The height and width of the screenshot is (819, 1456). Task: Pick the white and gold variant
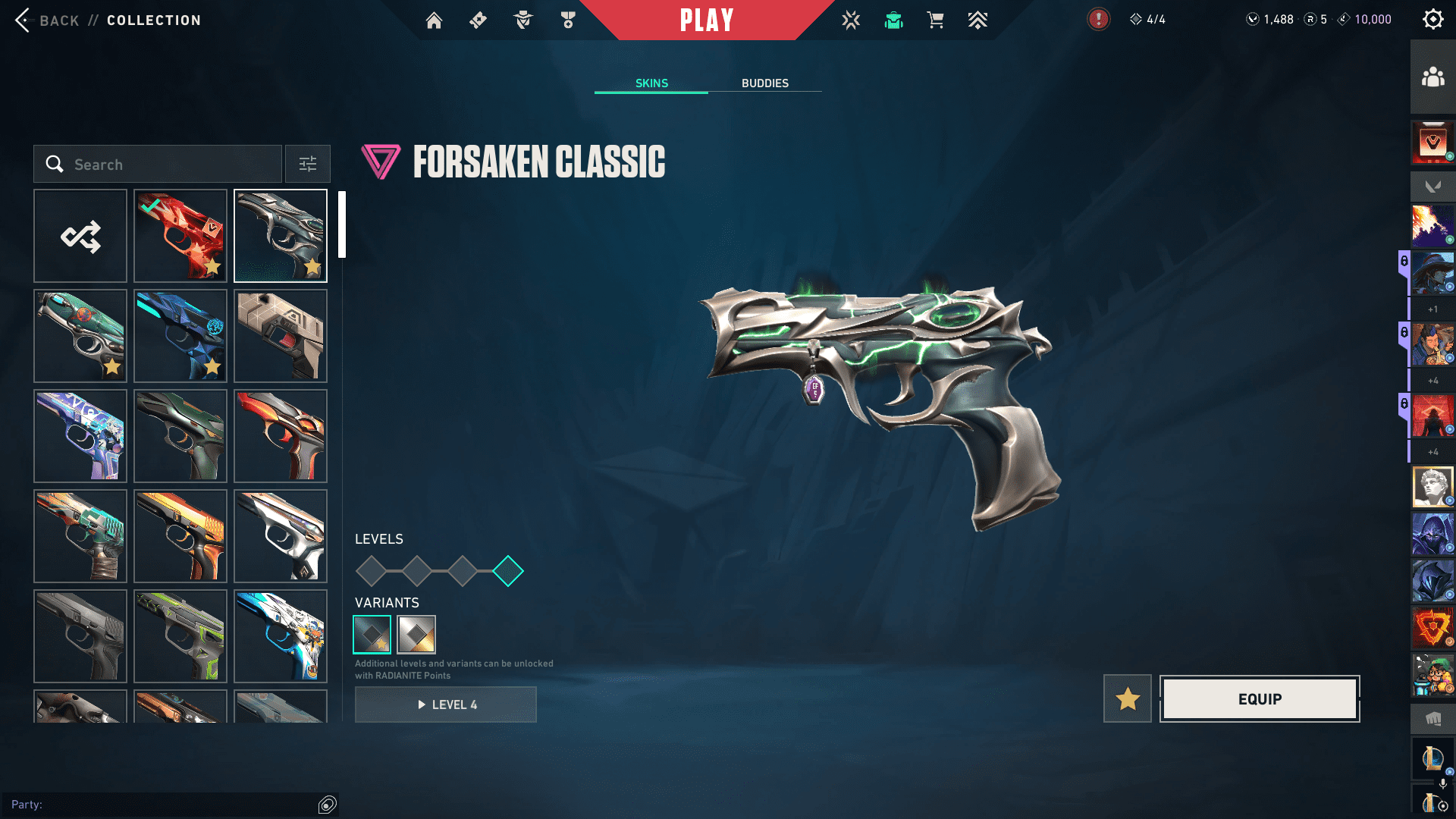click(416, 635)
